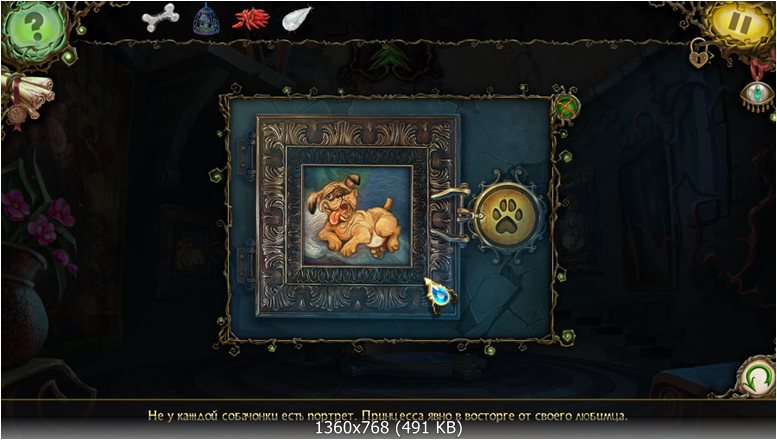Select the bone in the inventory
Screen dimensions: 777x440
160,17
